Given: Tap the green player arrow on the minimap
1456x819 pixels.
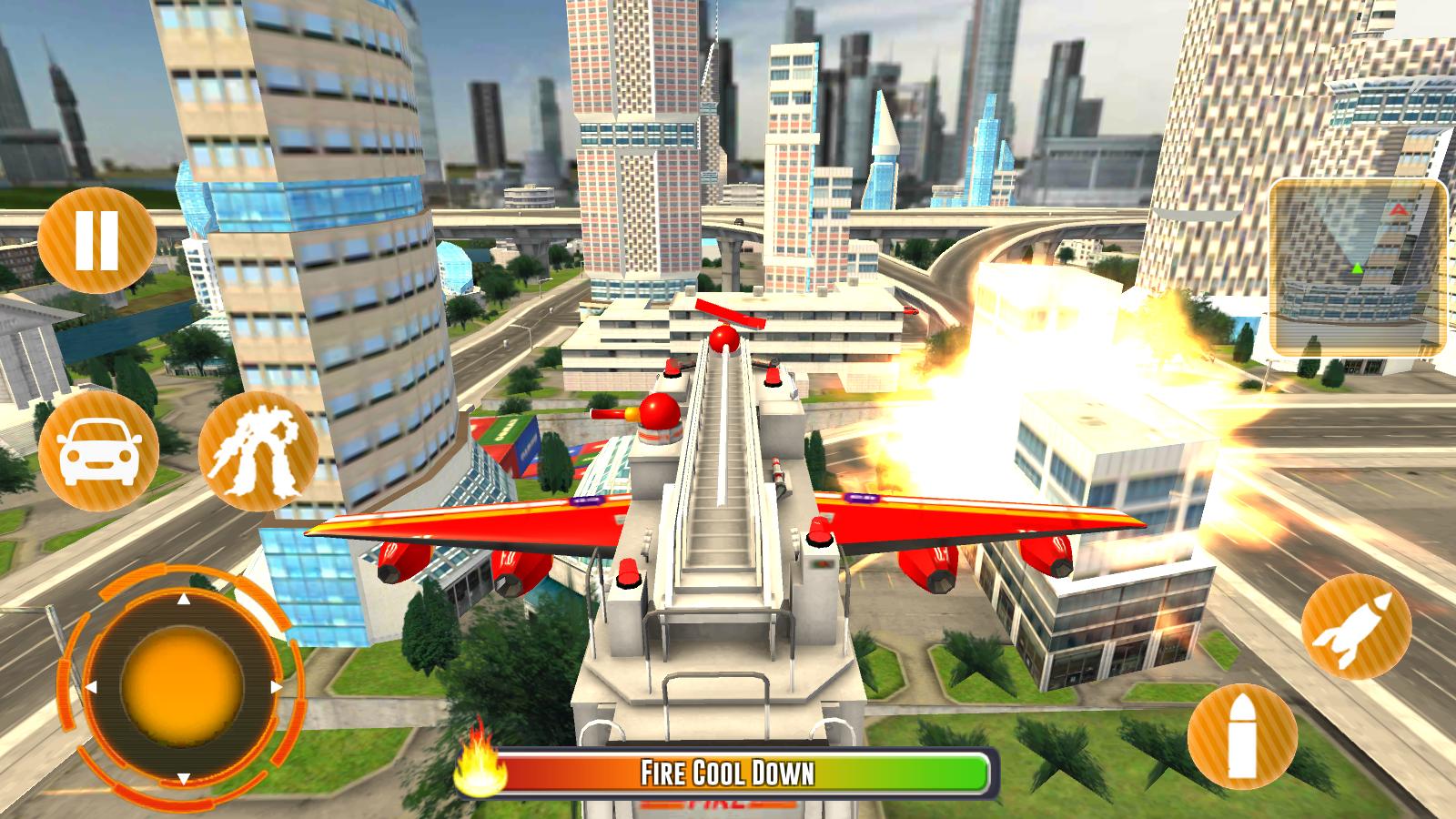Looking at the screenshot, I should click(1357, 267).
